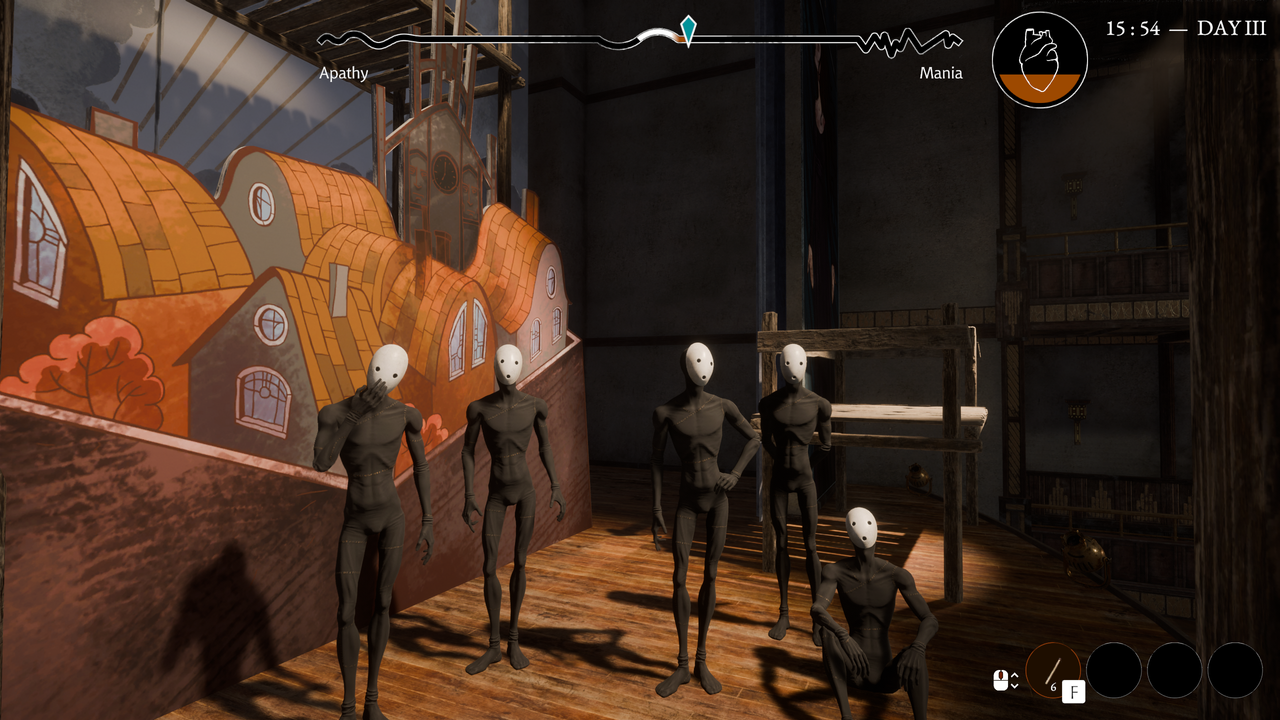This screenshot has height=720, width=1280.
Task: Select the Mania label on the meter
Action: (x=941, y=73)
